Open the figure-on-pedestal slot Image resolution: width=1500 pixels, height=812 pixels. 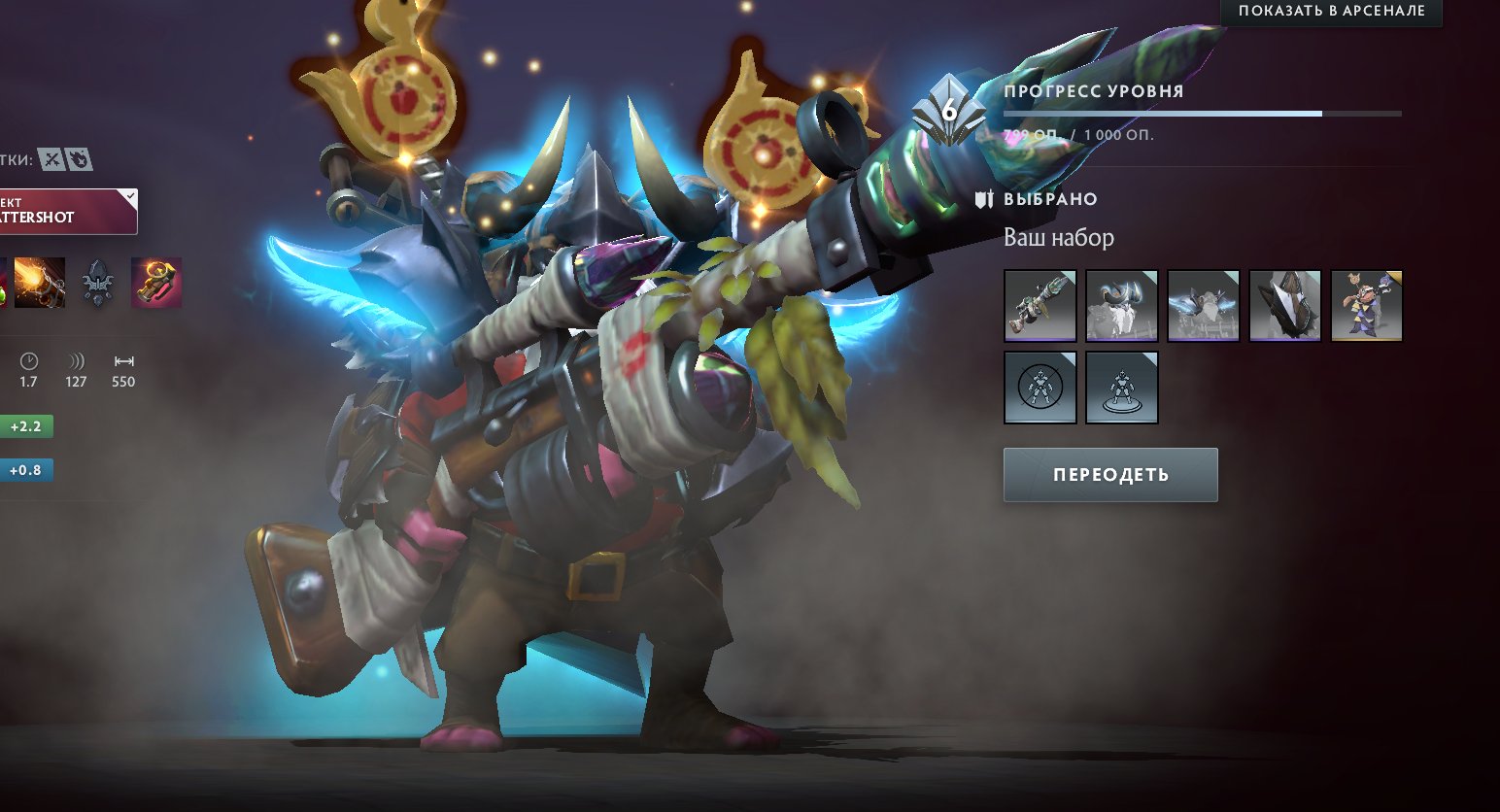coord(1121,388)
